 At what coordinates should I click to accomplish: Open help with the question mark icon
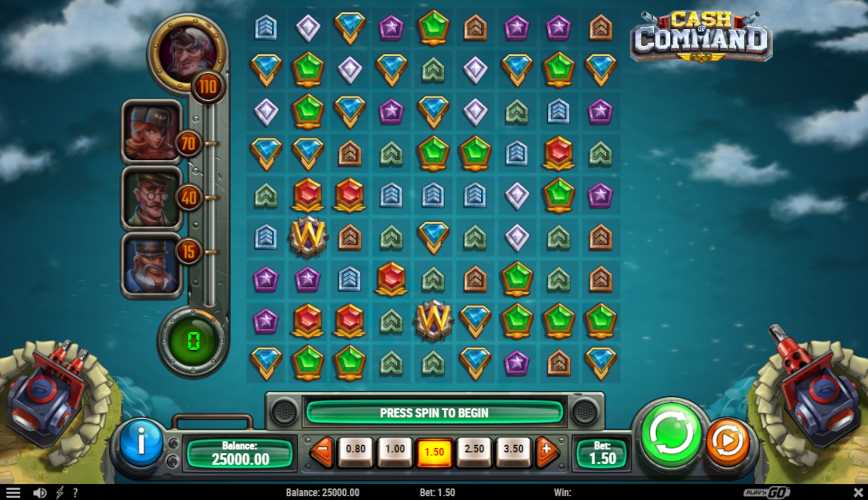[x=75, y=493]
